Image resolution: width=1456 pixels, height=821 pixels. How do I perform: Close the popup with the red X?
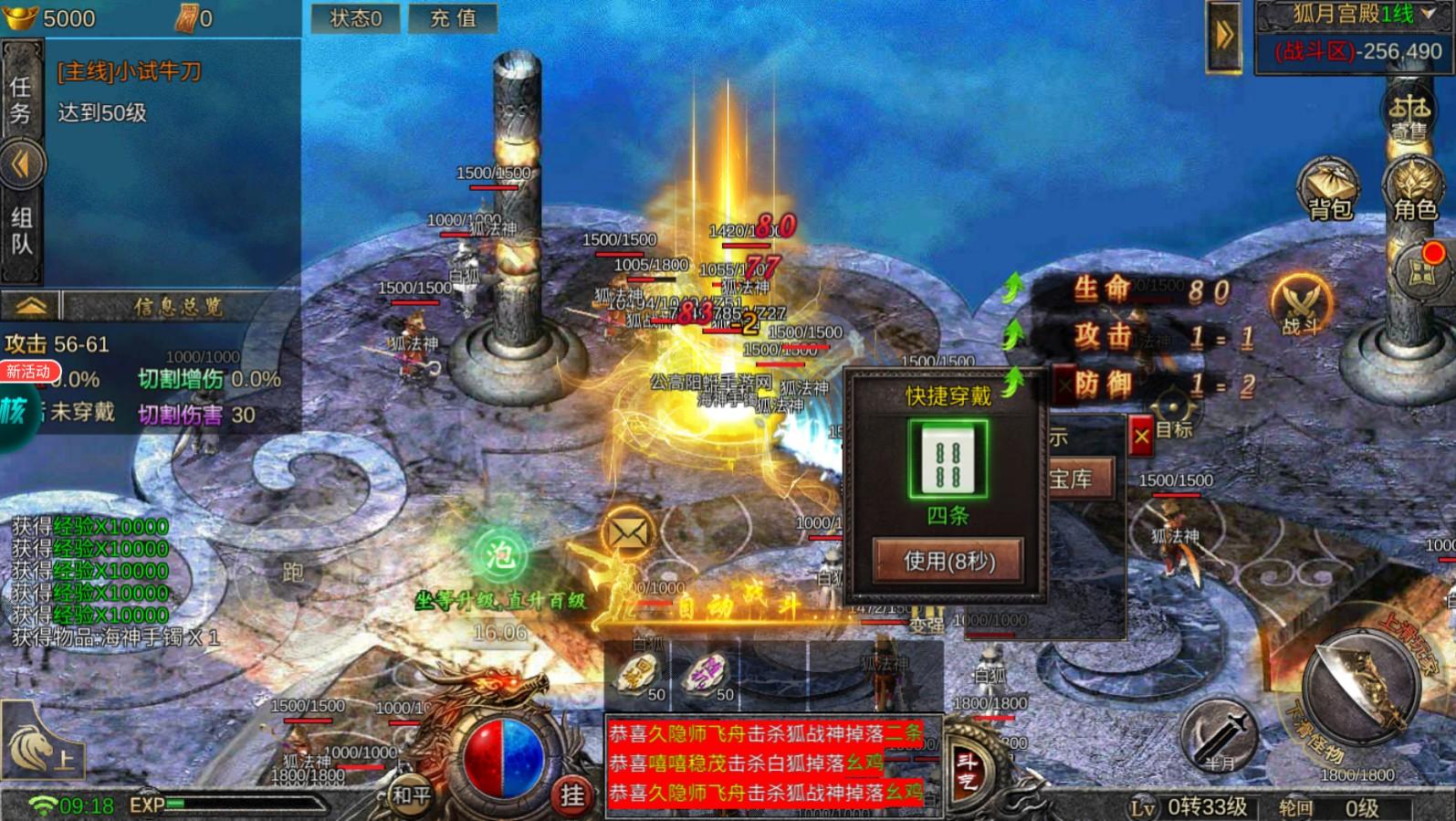coord(1141,437)
